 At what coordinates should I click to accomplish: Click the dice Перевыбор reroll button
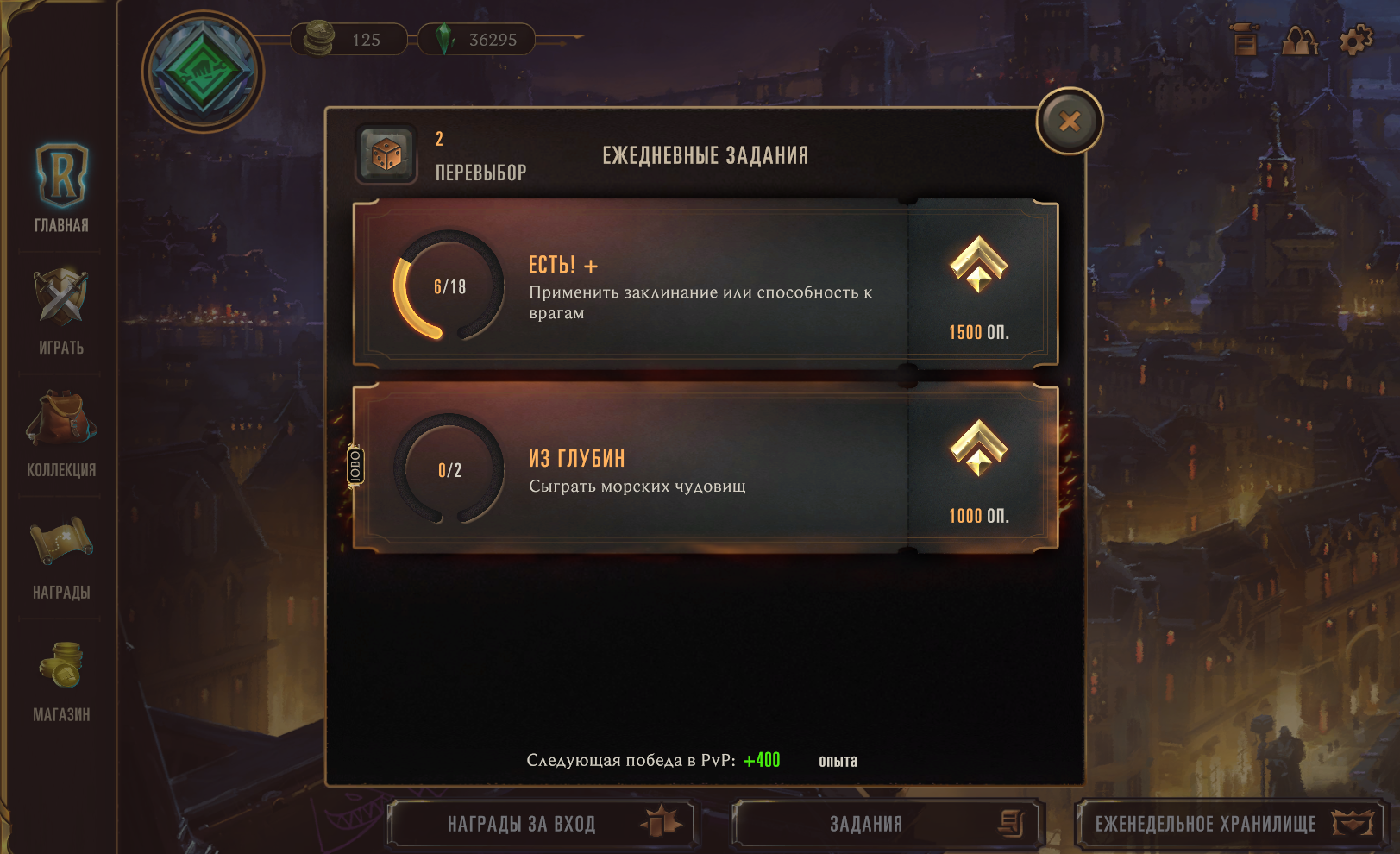[386, 154]
